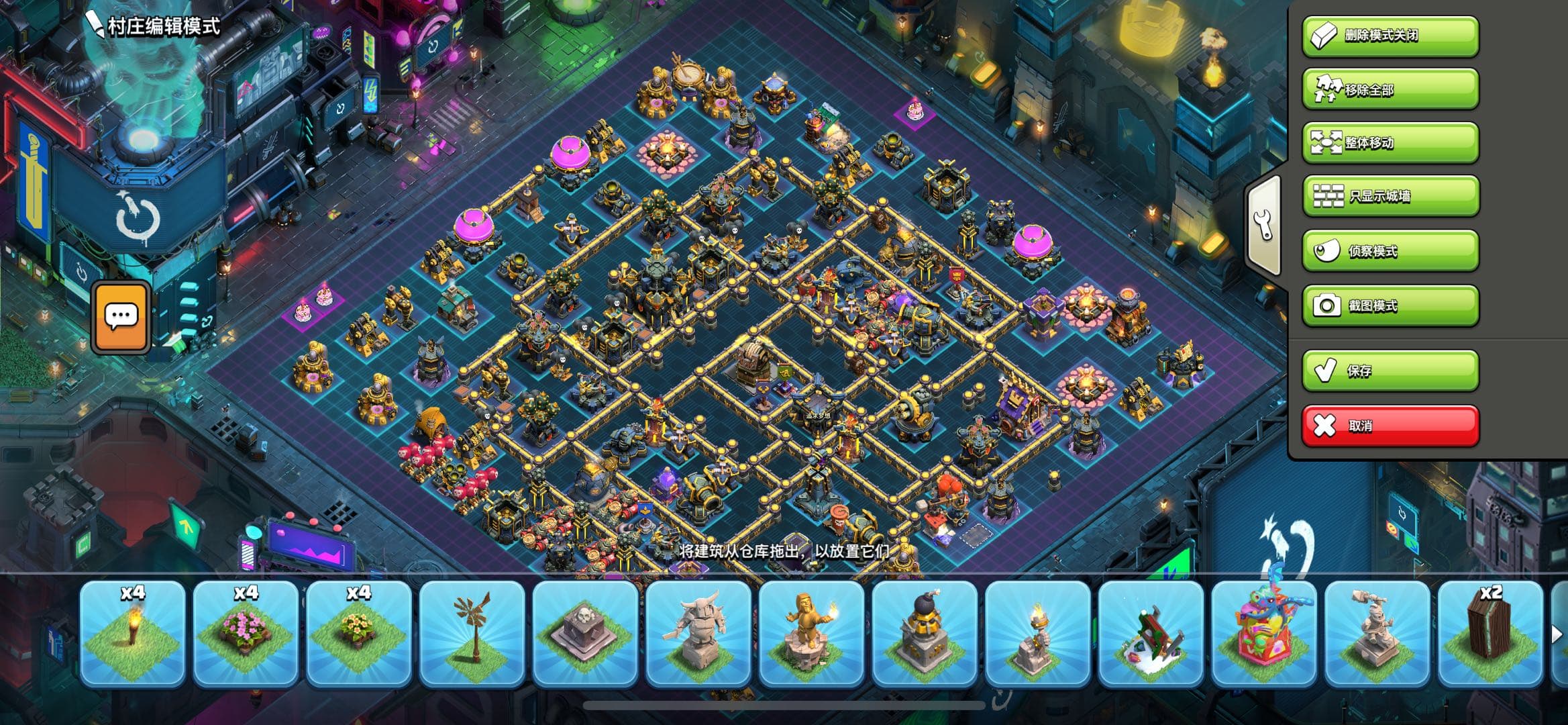Screen dimensions: 1568x725
Task: Pick the horned stone P.E.K.K.A statue slot
Action: [x=698, y=634]
